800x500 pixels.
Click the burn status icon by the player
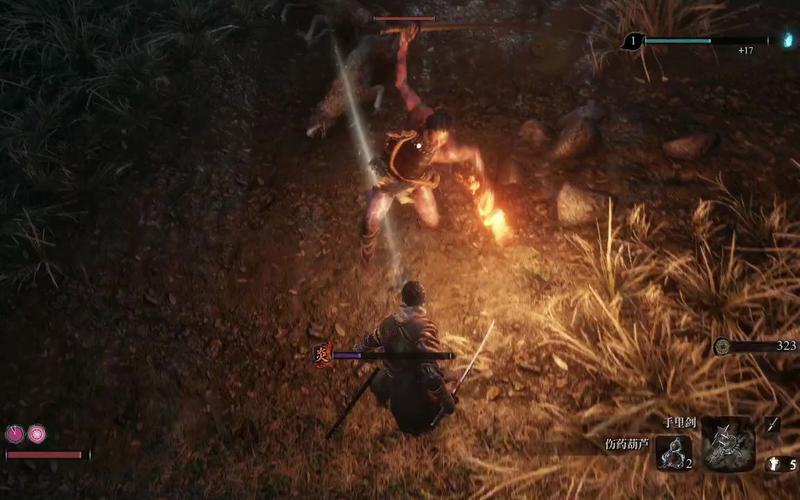pyautogui.click(x=322, y=353)
